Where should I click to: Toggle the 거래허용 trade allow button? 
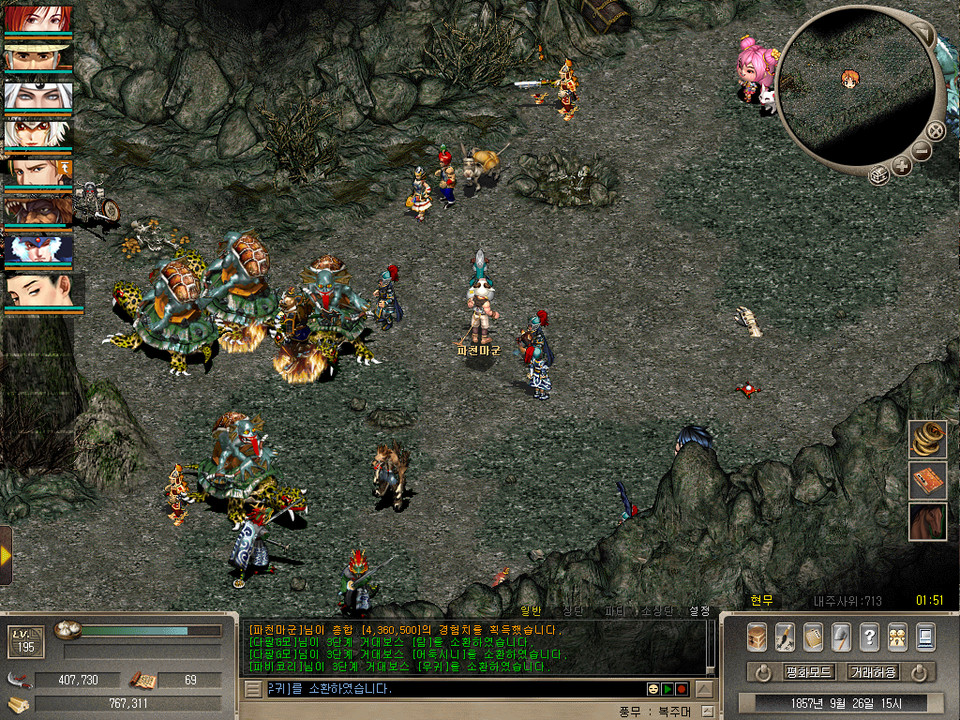coord(873,671)
